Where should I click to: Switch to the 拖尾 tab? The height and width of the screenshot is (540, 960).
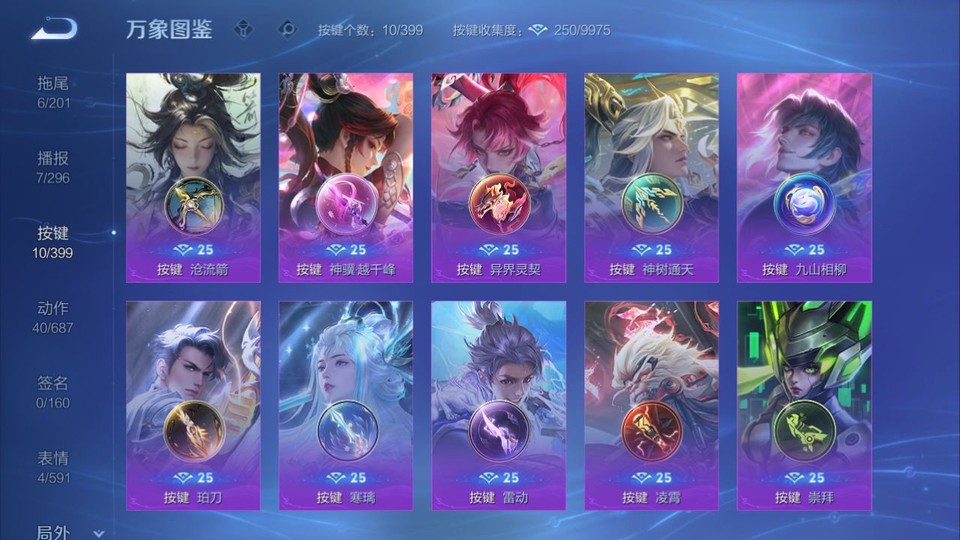tap(54, 91)
